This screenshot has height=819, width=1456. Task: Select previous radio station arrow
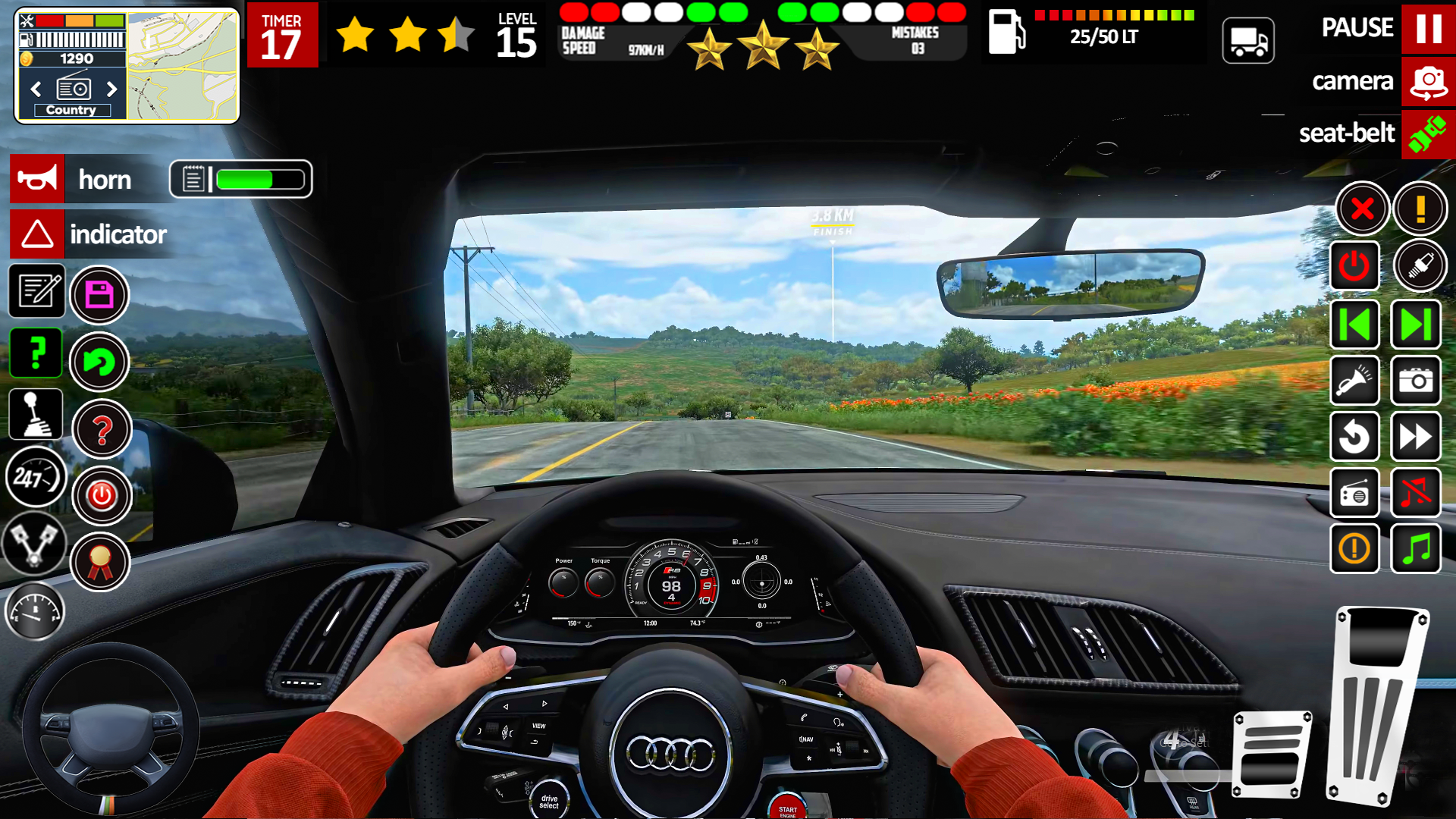[36, 89]
